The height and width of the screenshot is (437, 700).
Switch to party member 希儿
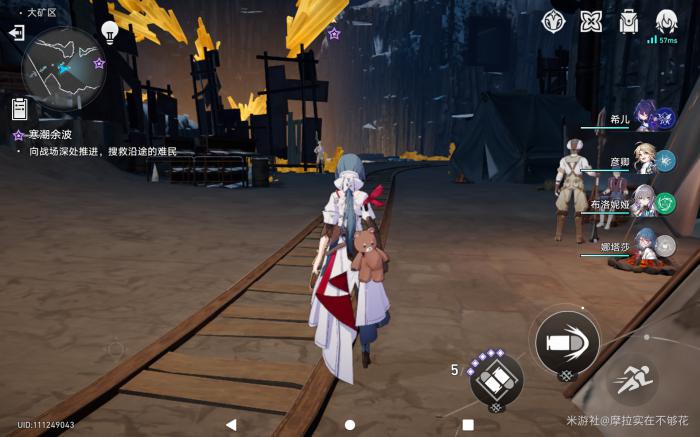[x=645, y=119]
